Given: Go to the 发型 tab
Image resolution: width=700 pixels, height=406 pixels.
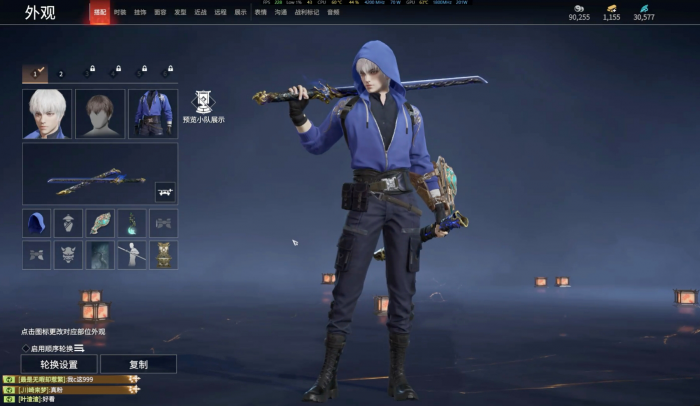Looking at the screenshot, I should click(x=180, y=12).
